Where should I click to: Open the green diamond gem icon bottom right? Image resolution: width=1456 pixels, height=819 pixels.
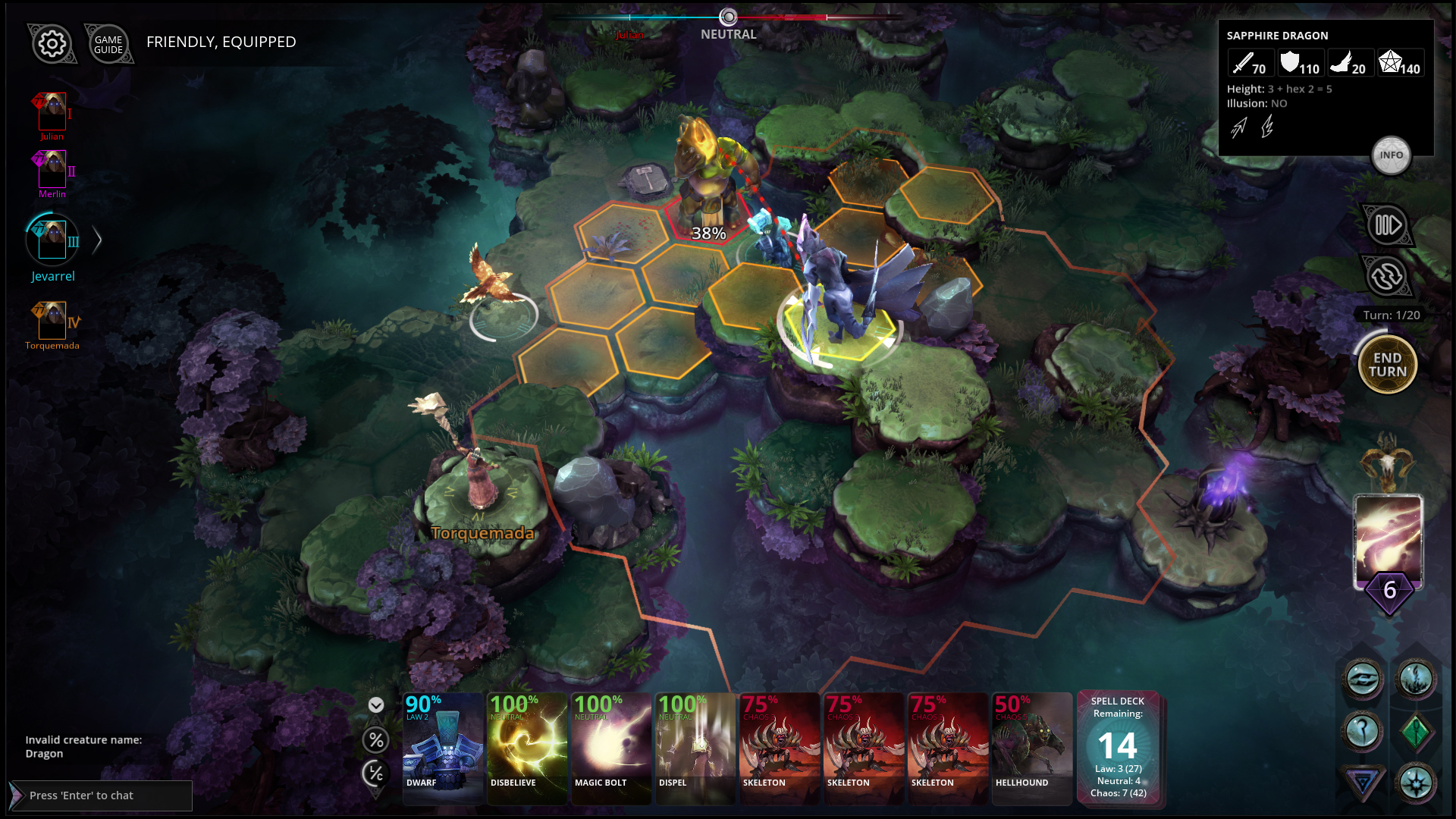click(x=1417, y=731)
